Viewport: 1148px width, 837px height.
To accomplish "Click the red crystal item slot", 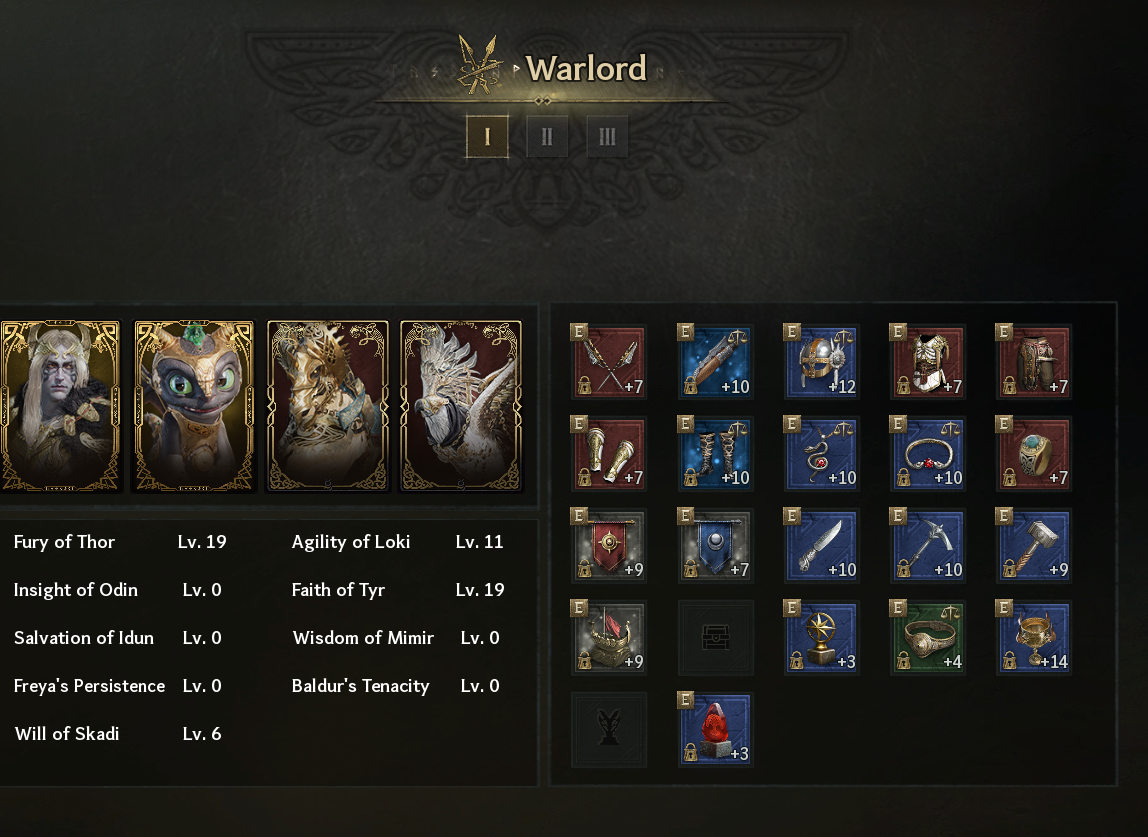I will pos(715,730).
